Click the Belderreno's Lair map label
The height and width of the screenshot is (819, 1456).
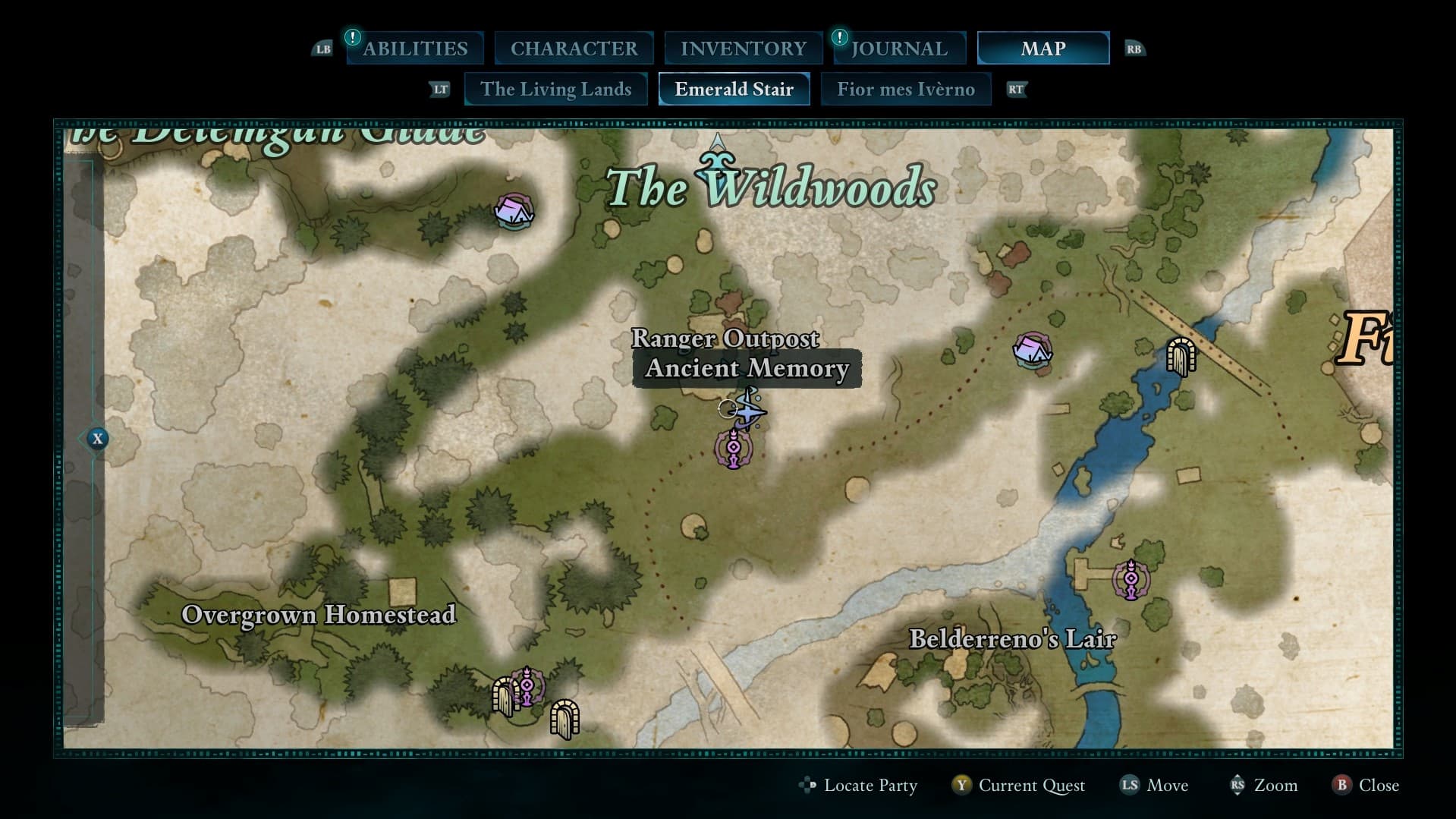(1014, 638)
